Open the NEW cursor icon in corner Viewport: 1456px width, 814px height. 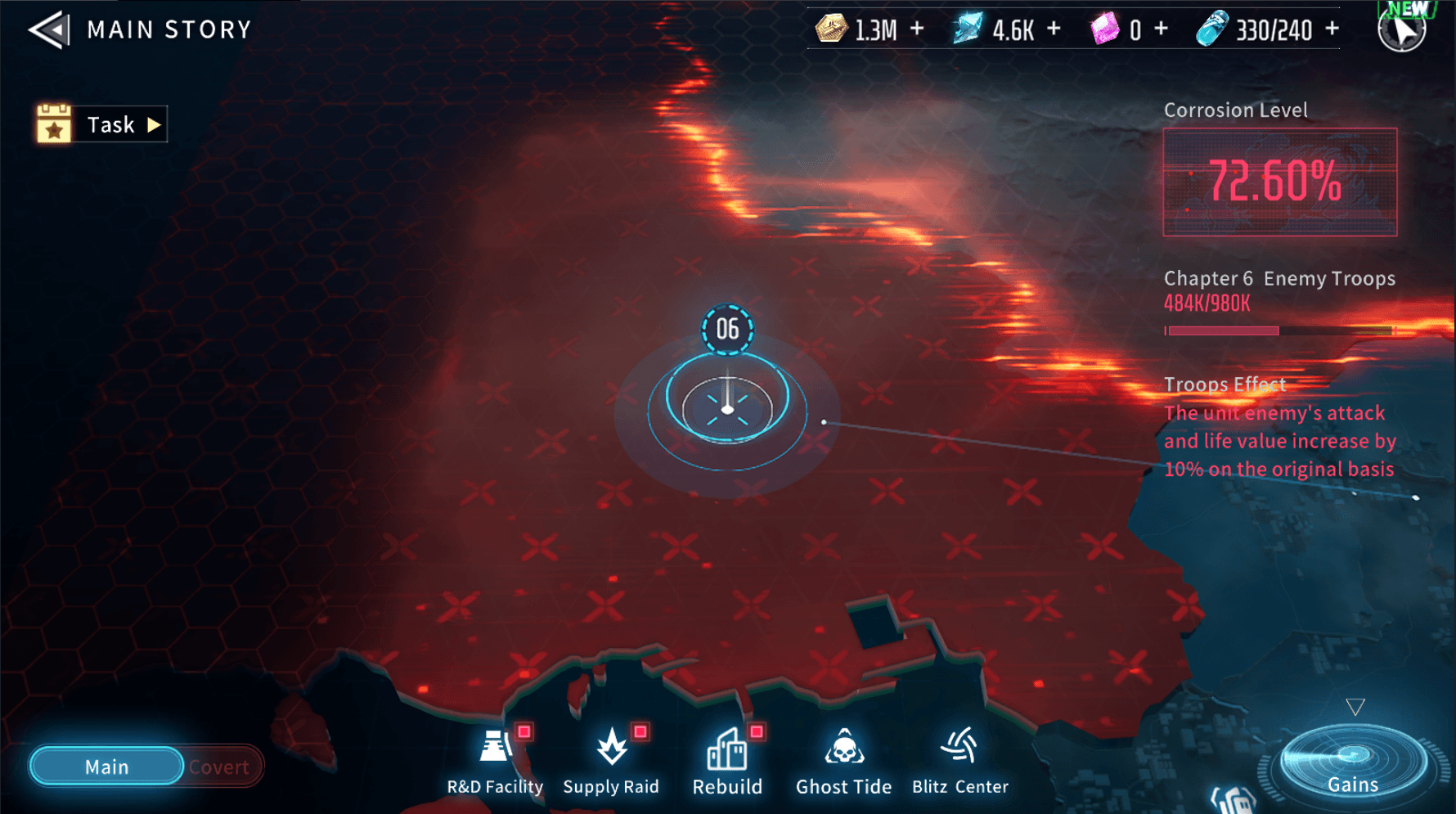click(x=1402, y=29)
